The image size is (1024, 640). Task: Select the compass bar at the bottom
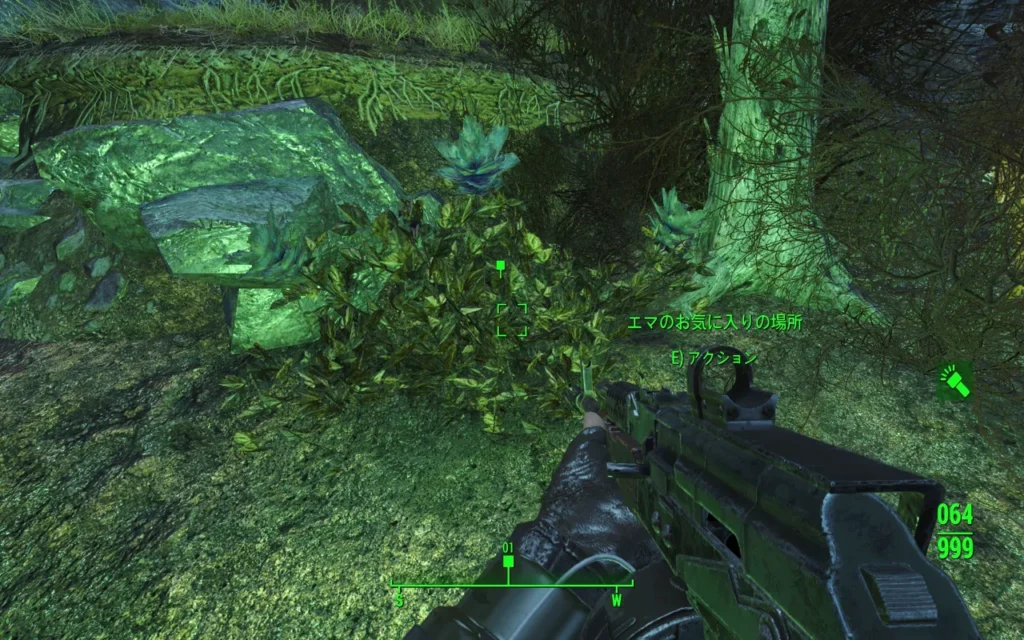(x=509, y=587)
